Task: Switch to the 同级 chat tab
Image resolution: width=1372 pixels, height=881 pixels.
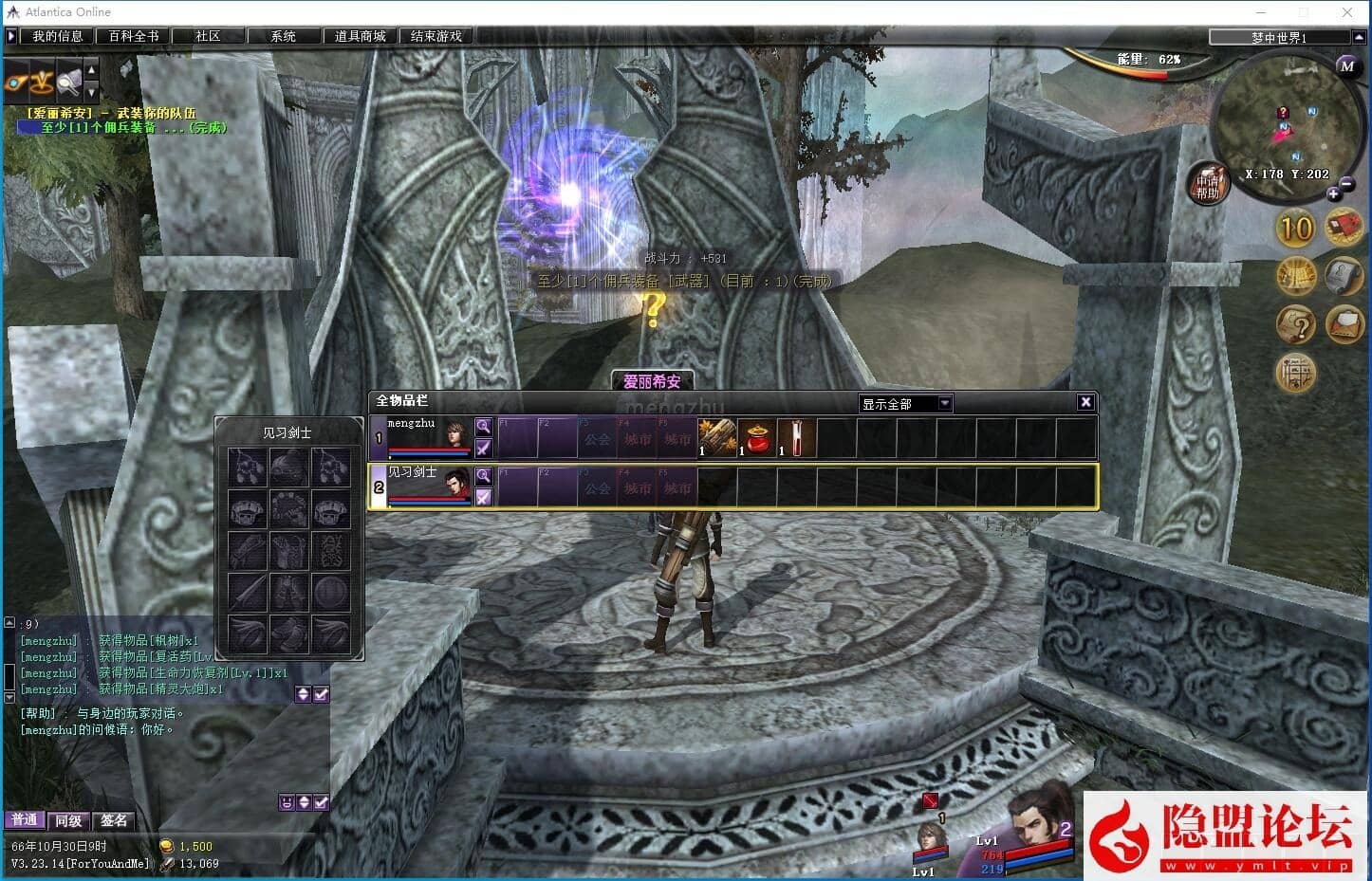Action: click(x=67, y=819)
